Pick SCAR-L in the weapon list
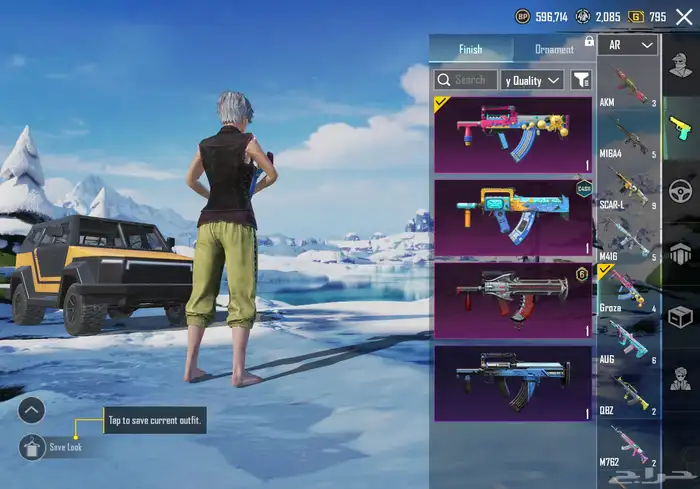The height and width of the screenshot is (489, 700). [x=627, y=190]
